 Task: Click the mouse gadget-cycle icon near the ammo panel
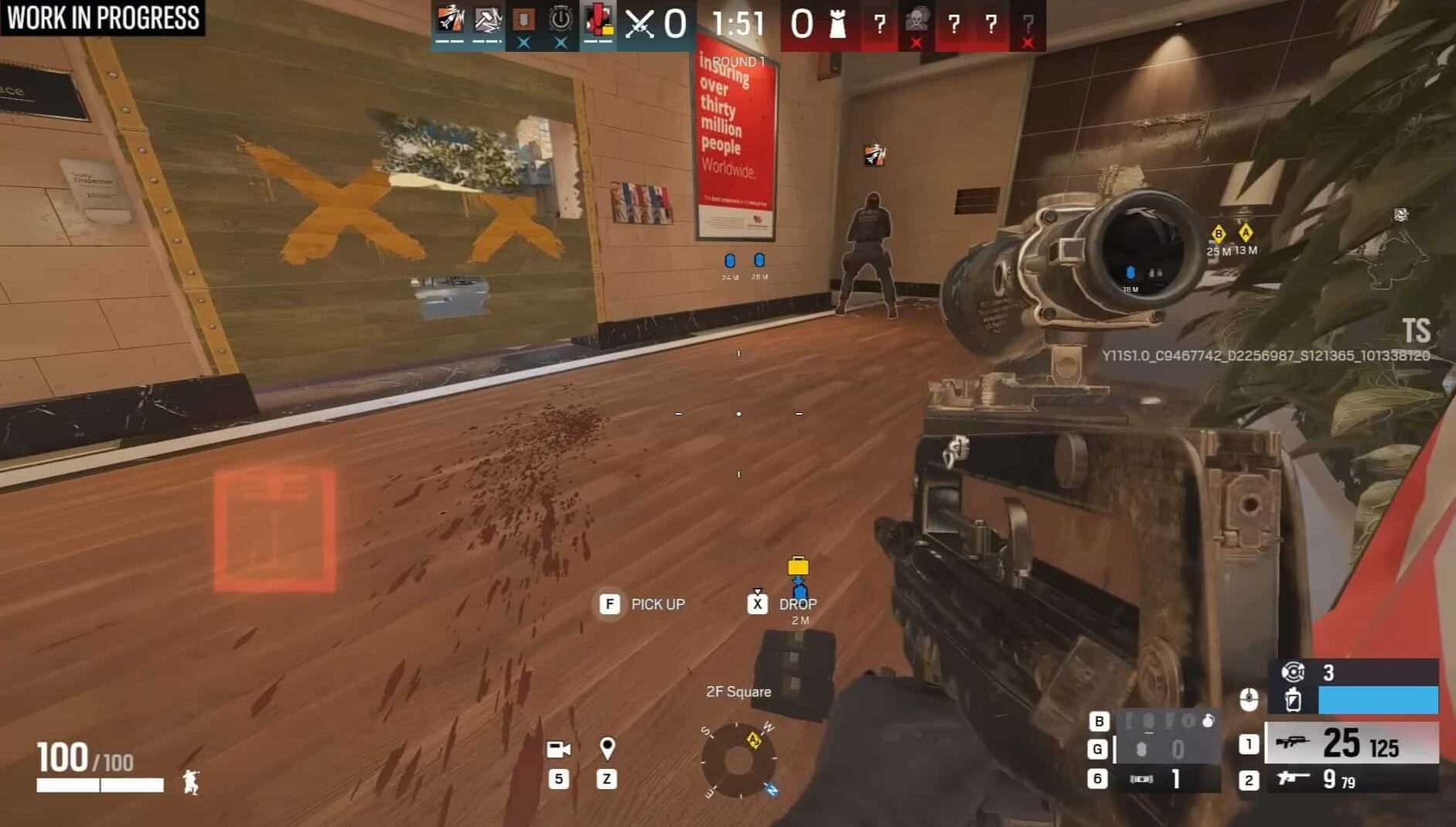1249,698
